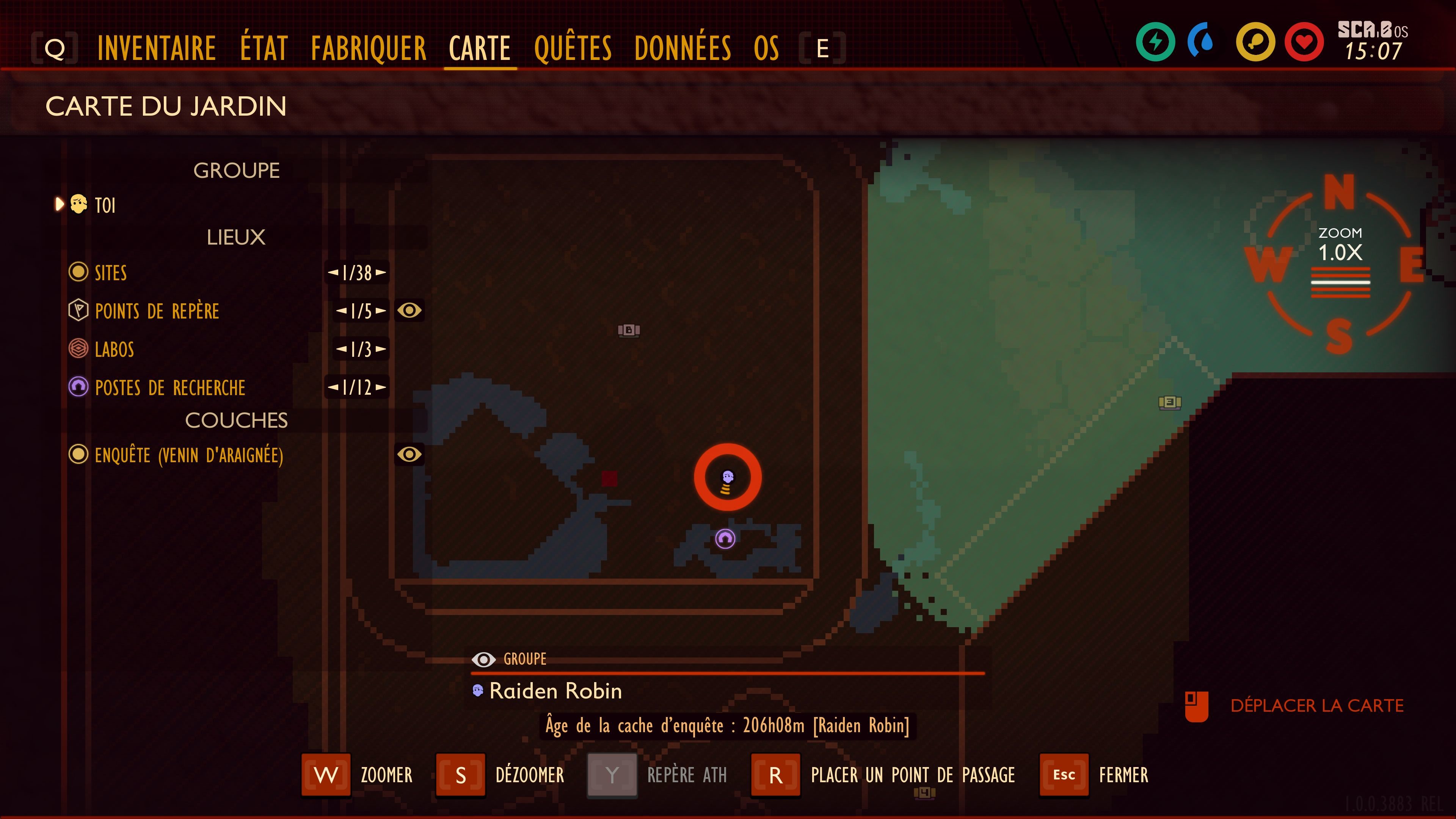Click the Zoomer button
The height and width of the screenshot is (819, 1456).
(x=327, y=775)
